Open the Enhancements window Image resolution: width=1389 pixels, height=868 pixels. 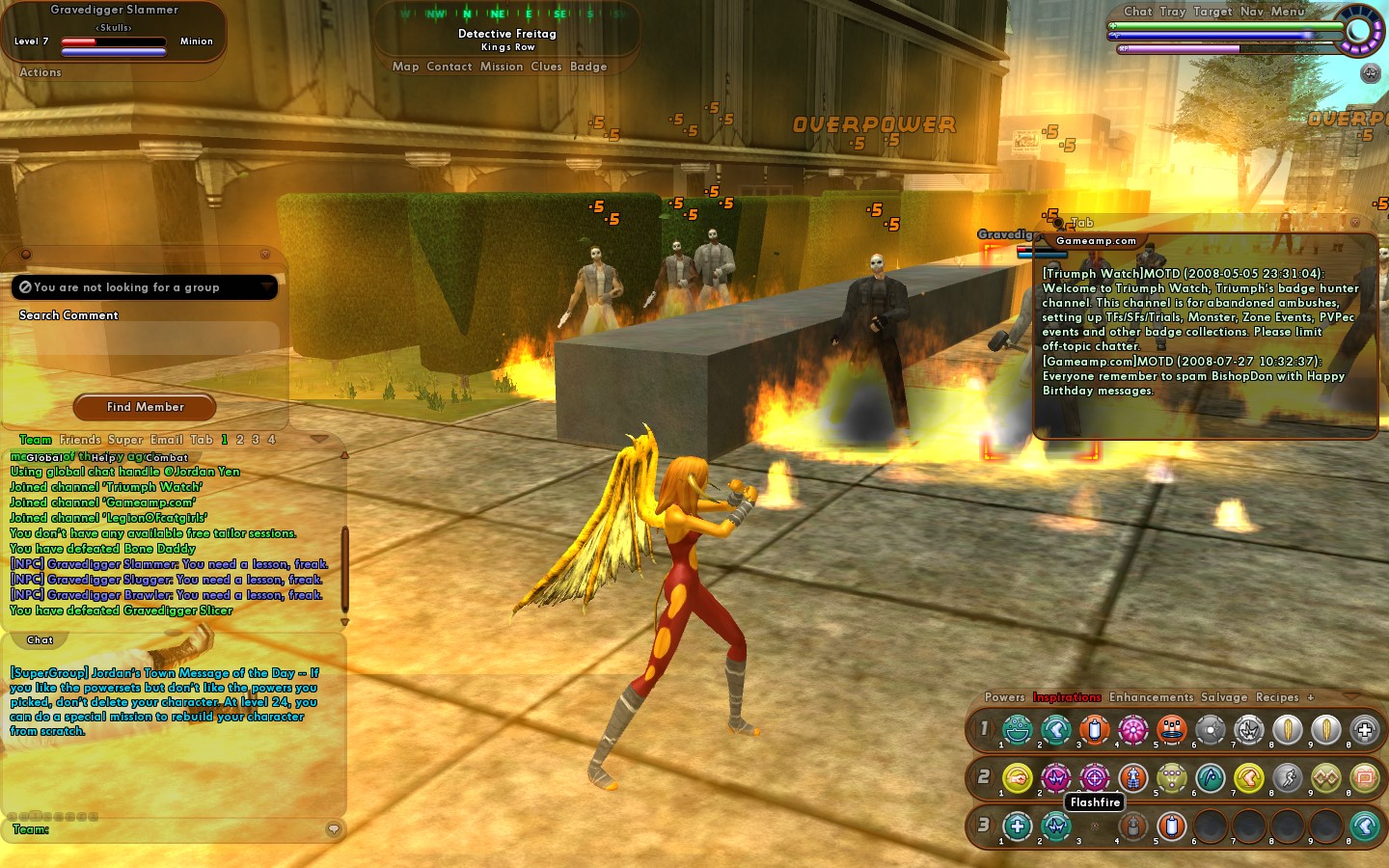(x=1151, y=697)
